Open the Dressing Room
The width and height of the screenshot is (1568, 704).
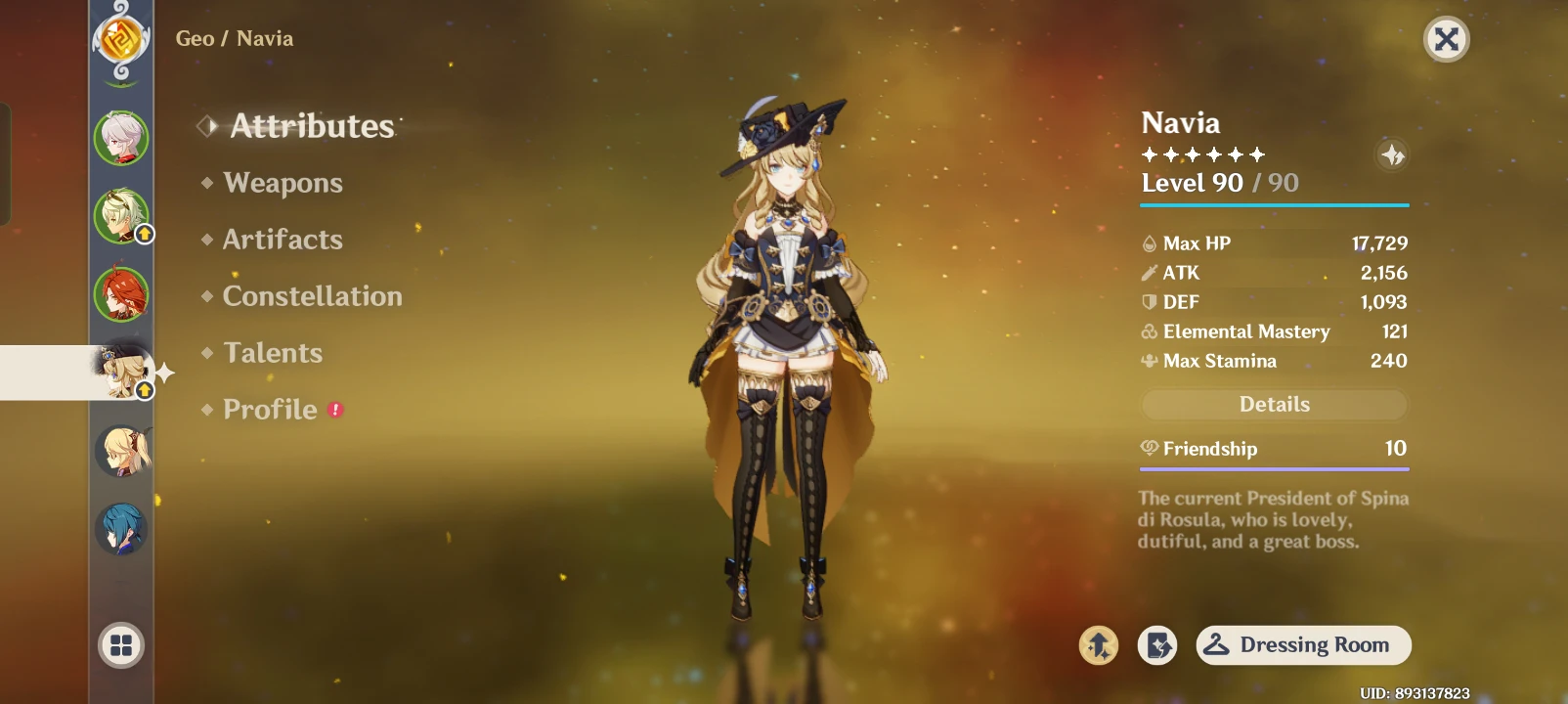click(x=1303, y=645)
